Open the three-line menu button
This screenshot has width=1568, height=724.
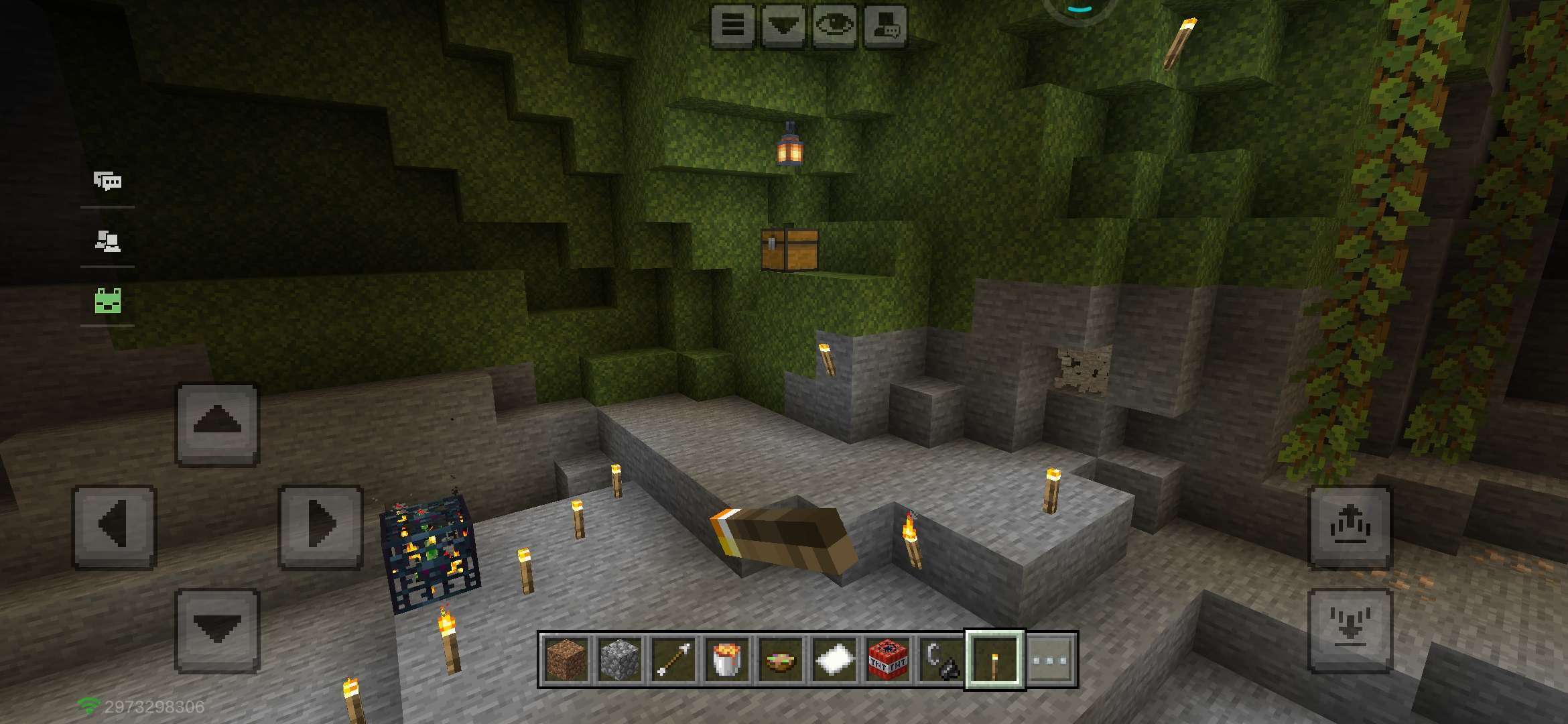click(732, 26)
